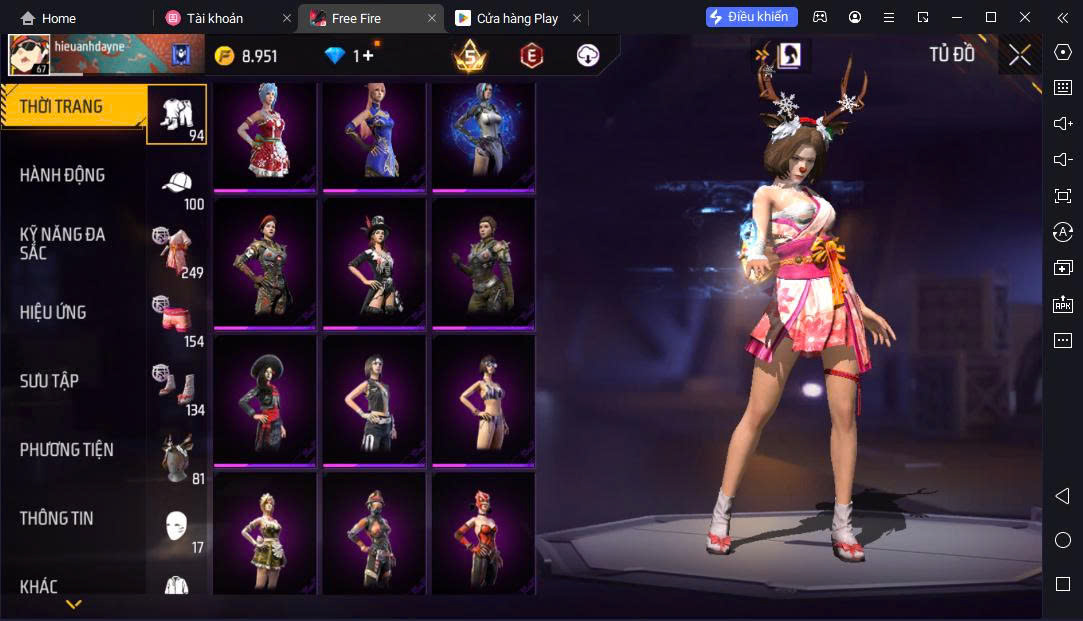Select the red Christmas dress outfit
Screen dimensions: 1083x621
coord(265,135)
